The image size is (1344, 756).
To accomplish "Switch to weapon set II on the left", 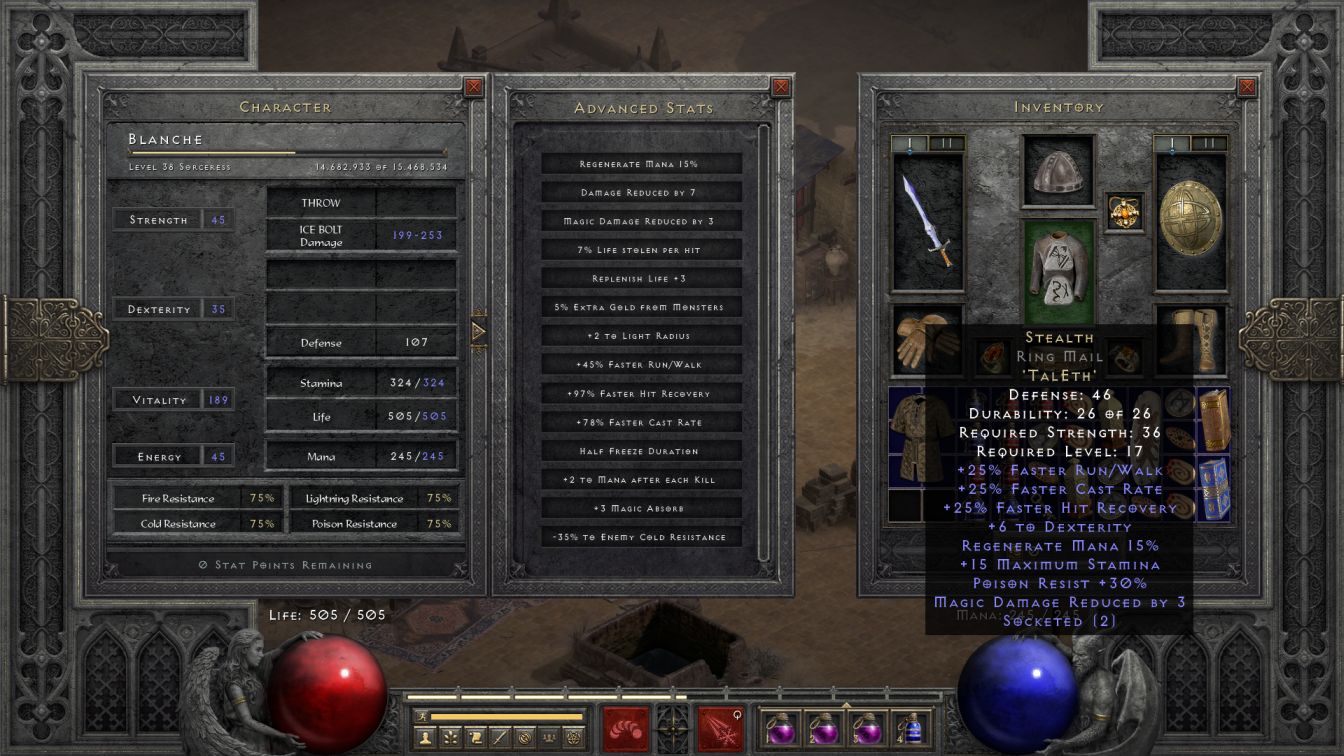I will 947,143.
